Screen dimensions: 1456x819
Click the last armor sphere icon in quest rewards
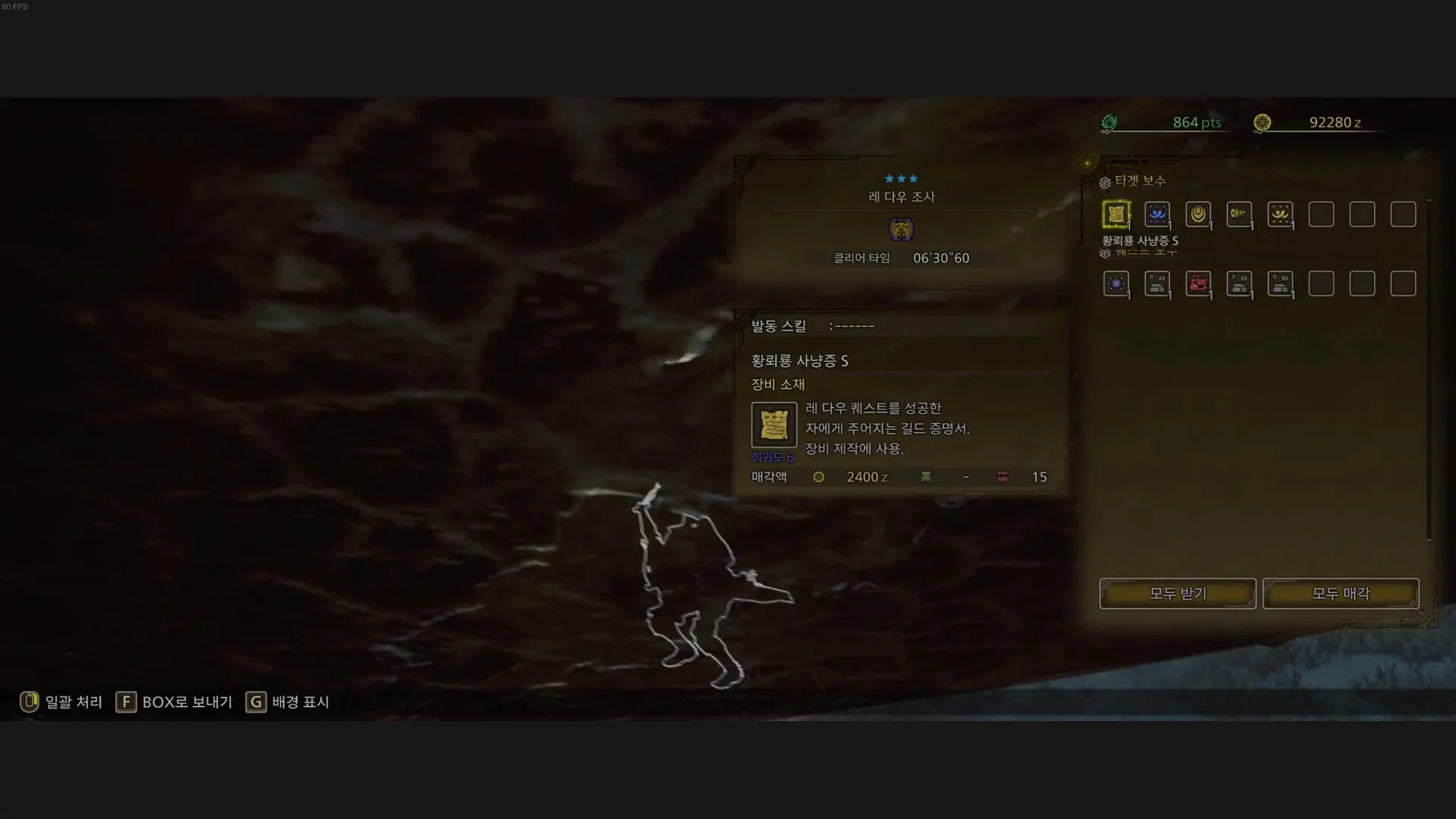1281,283
